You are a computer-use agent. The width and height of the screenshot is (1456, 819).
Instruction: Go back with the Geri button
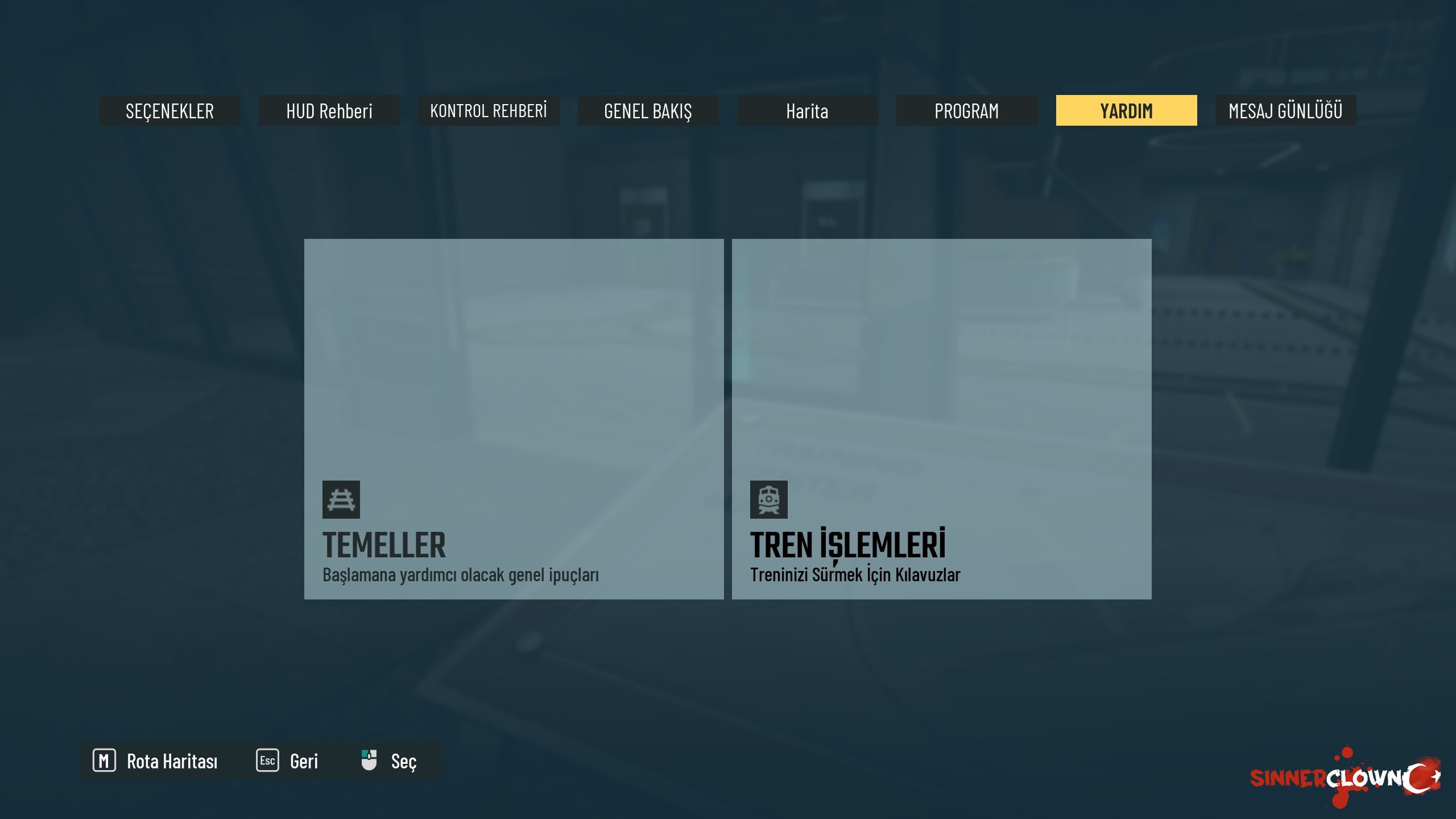pos(288,761)
